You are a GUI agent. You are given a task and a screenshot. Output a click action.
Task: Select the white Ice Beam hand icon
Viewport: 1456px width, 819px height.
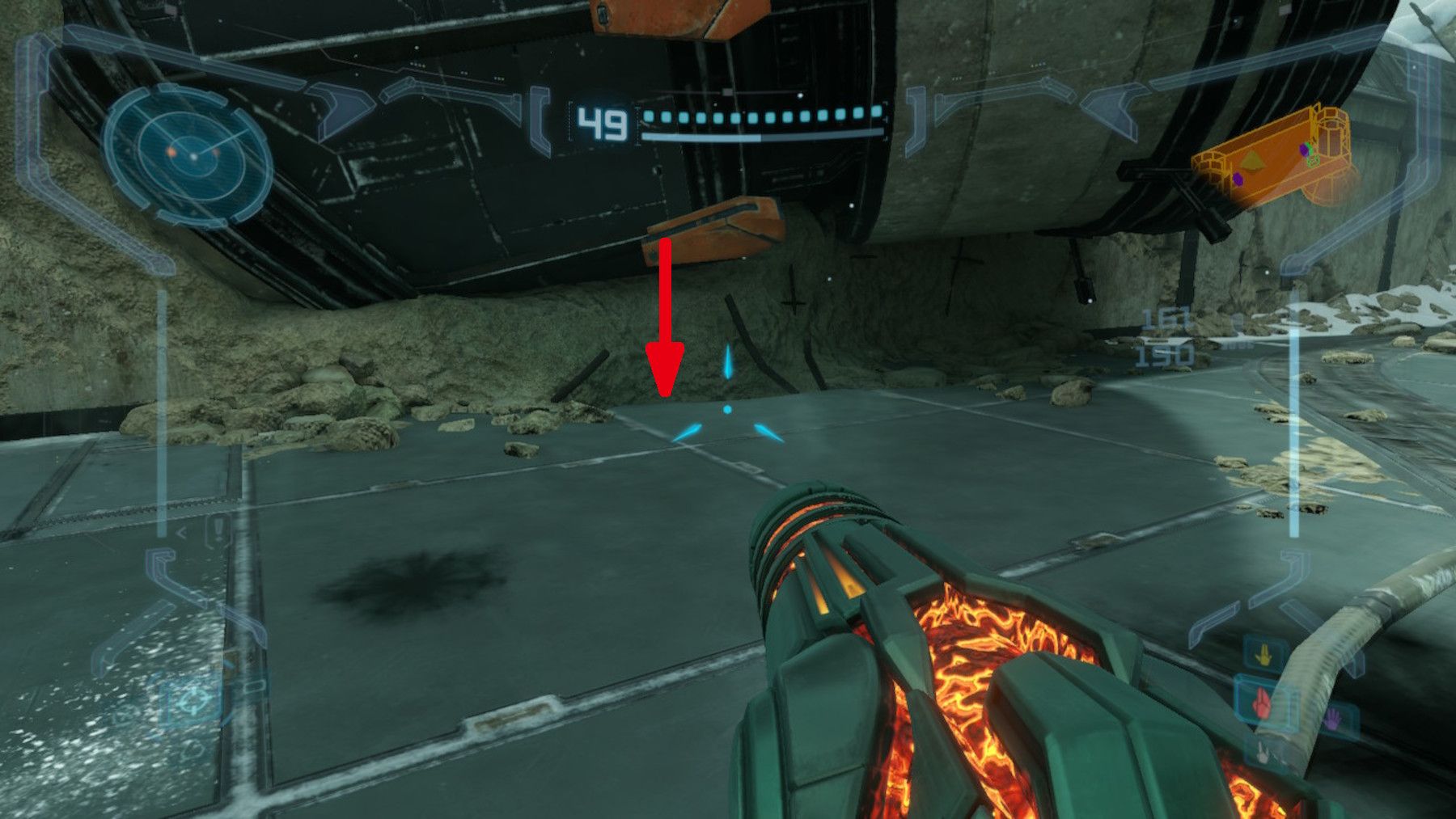coord(1263,754)
